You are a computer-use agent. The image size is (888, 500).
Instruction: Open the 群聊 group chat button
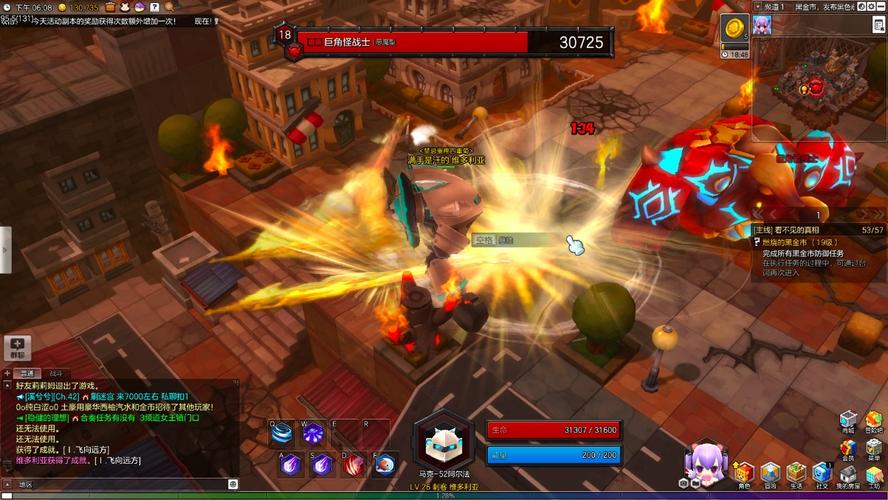(18, 348)
